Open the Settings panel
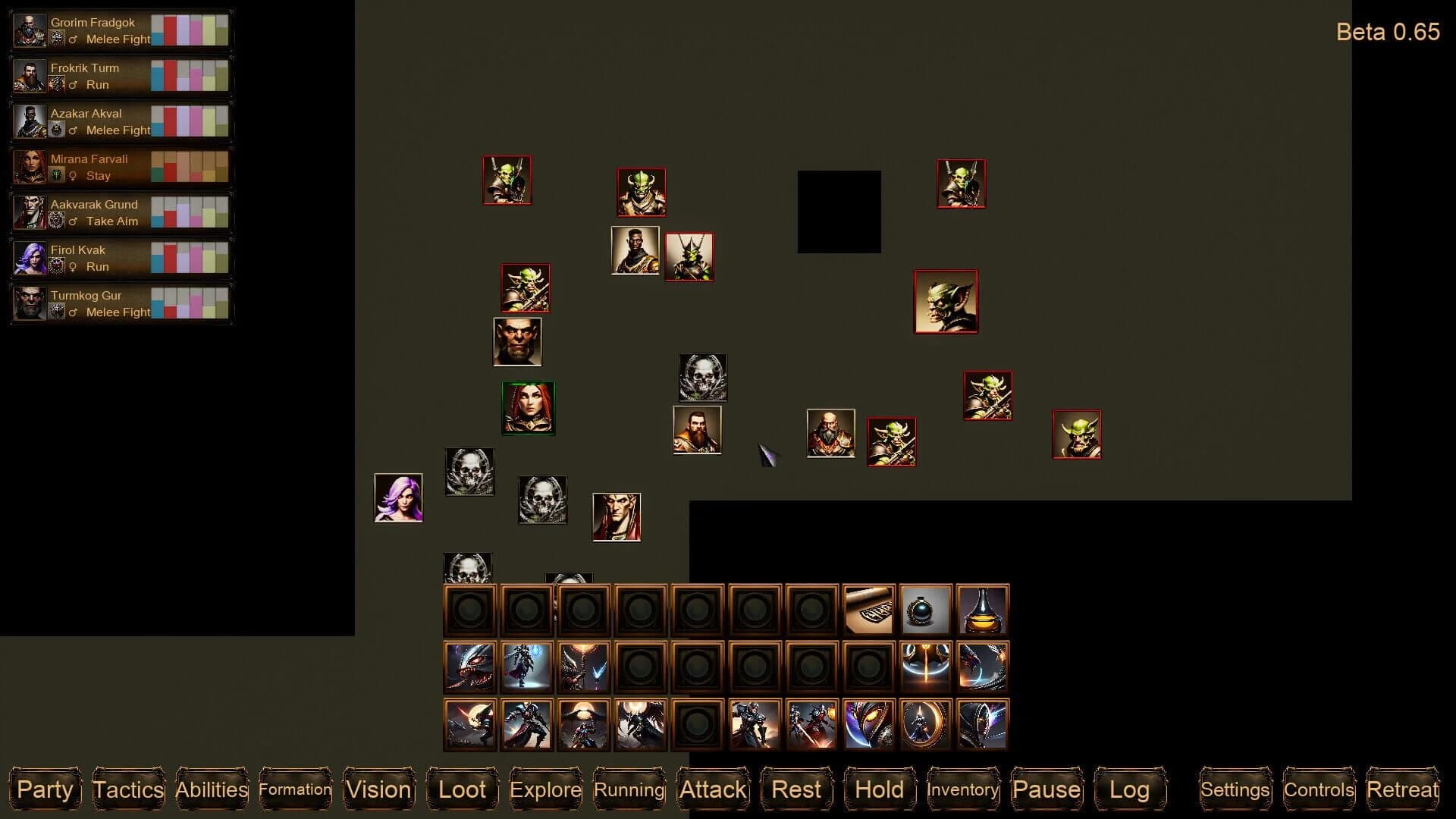 pos(1235,789)
